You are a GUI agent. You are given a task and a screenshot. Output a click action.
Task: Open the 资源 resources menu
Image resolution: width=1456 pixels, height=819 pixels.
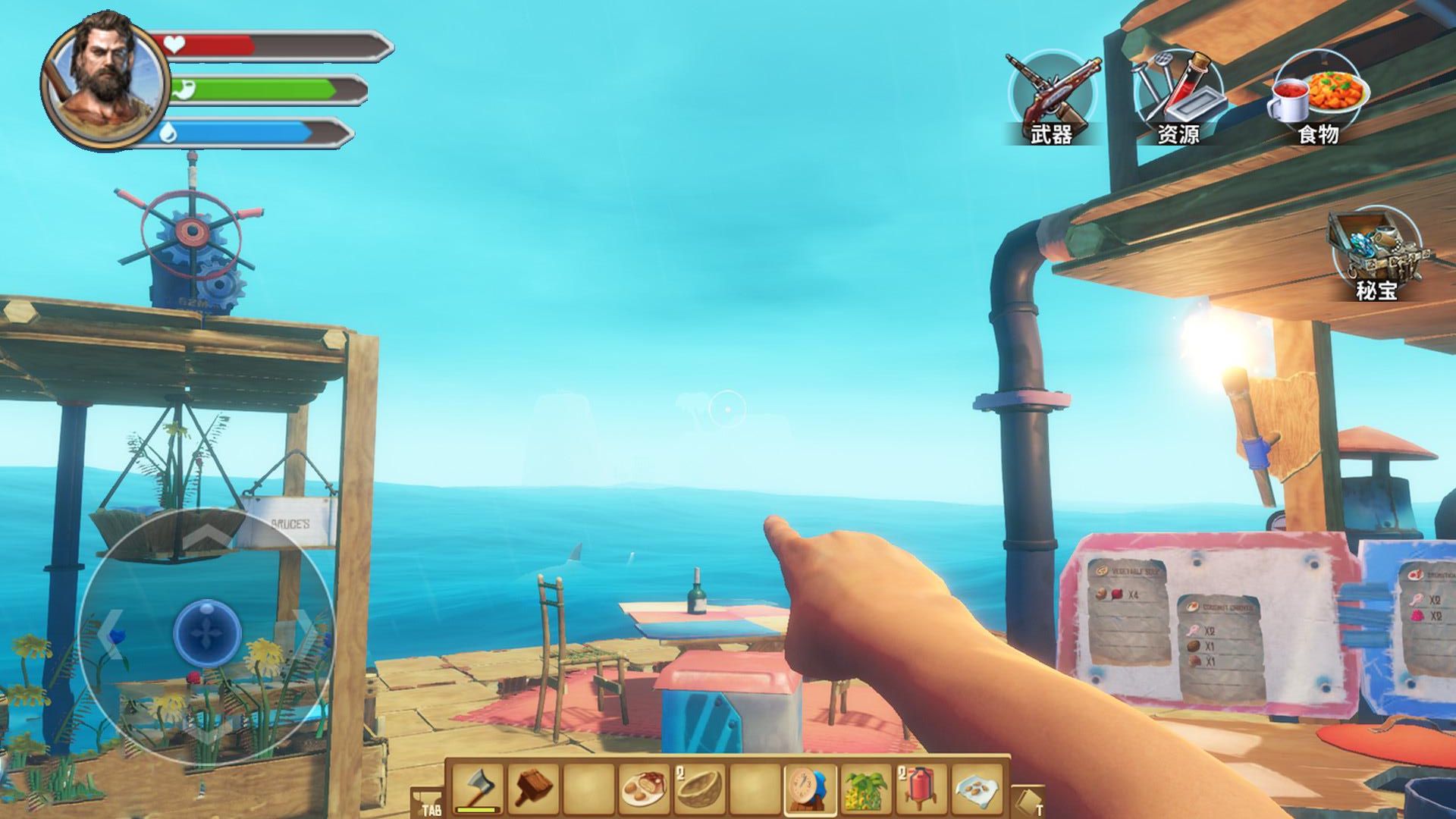[x=1178, y=97]
